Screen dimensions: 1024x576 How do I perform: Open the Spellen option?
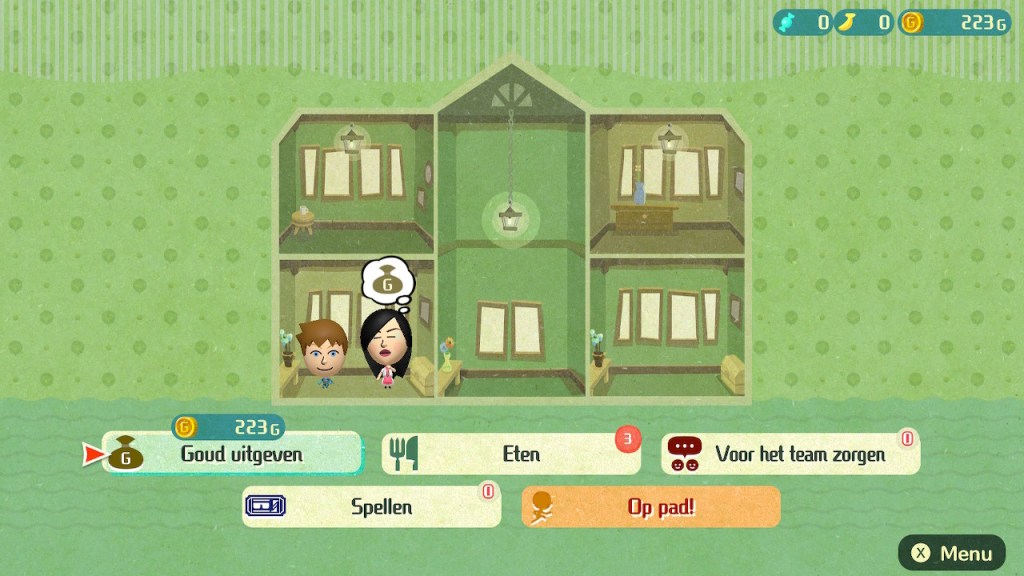click(x=371, y=507)
